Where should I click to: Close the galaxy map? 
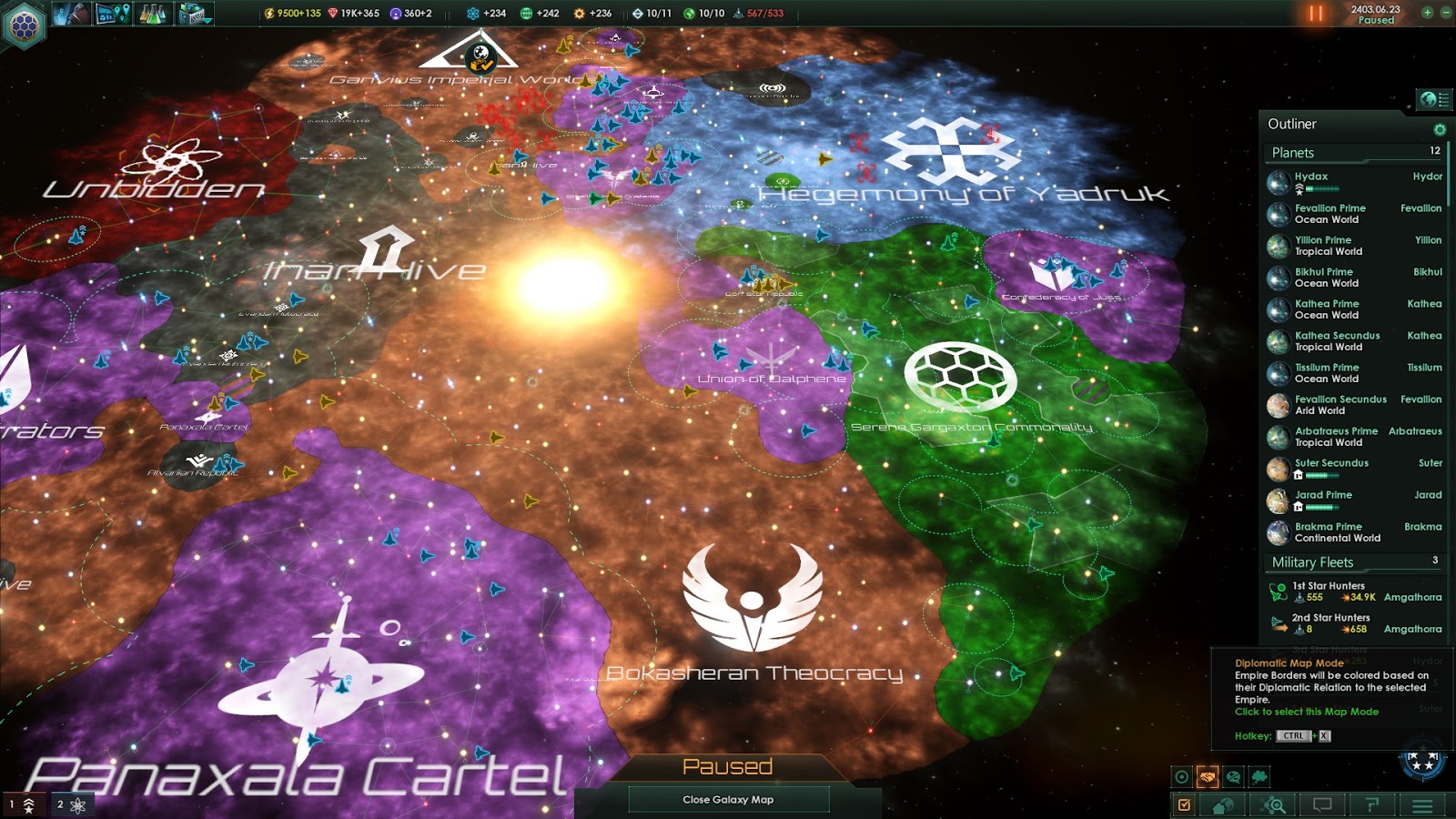728,800
